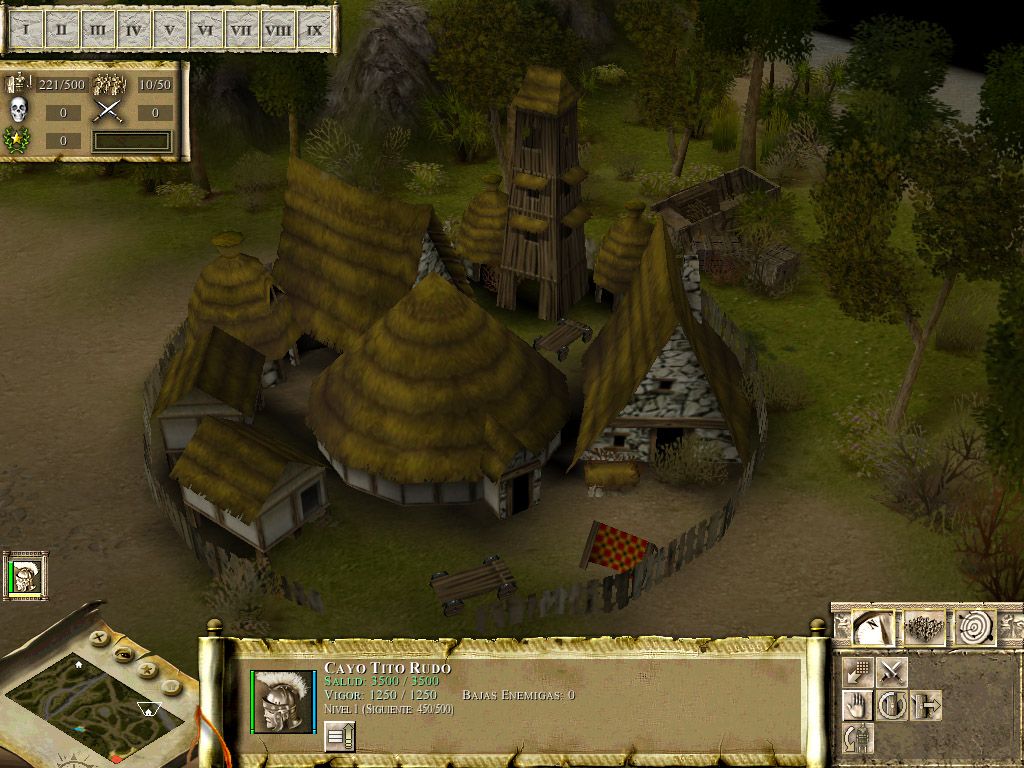Switch to the compass tab
The height and width of the screenshot is (768, 1024).
point(872,628)
